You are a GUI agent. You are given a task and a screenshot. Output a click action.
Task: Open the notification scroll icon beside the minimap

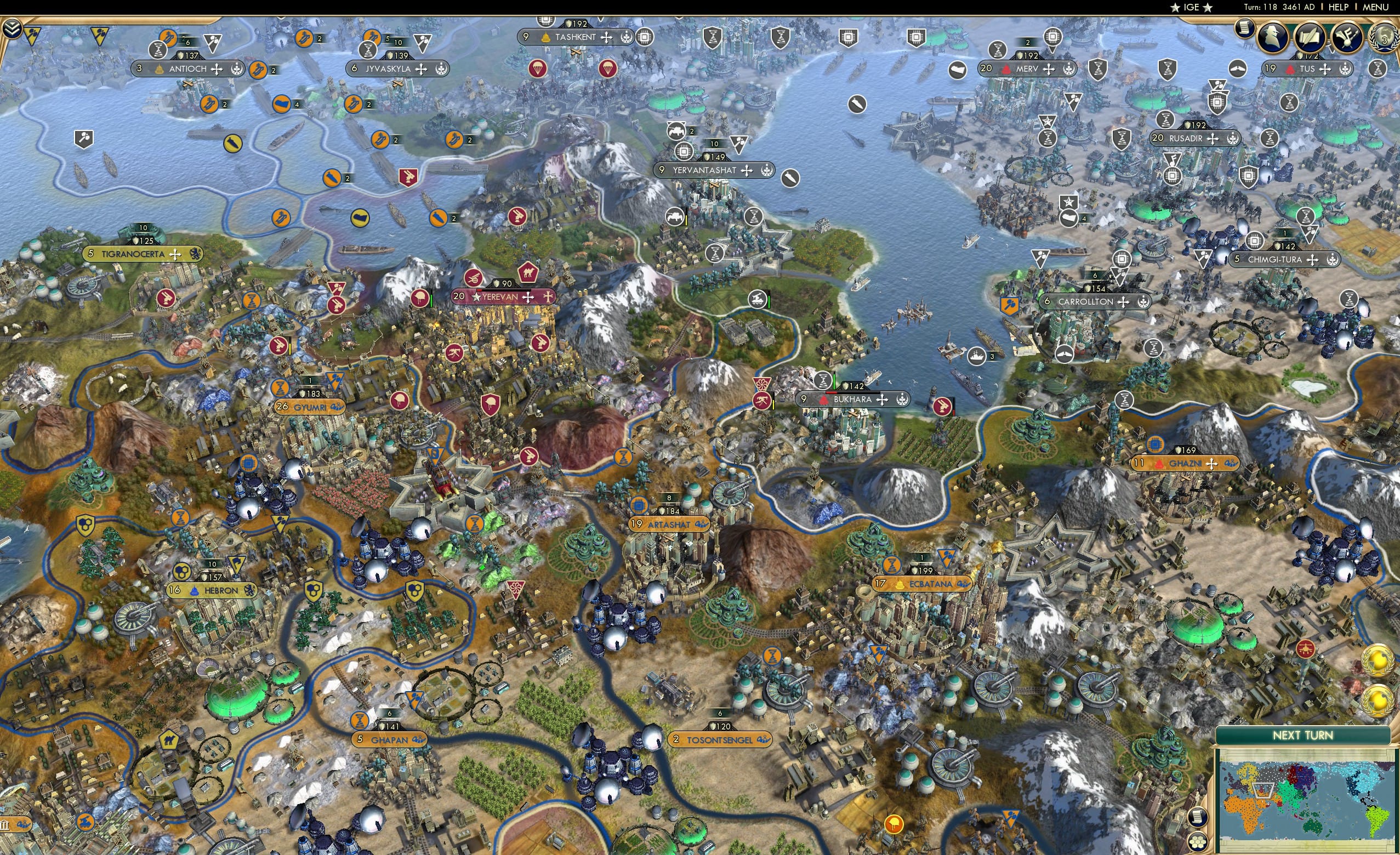[x=1198, y=818]
